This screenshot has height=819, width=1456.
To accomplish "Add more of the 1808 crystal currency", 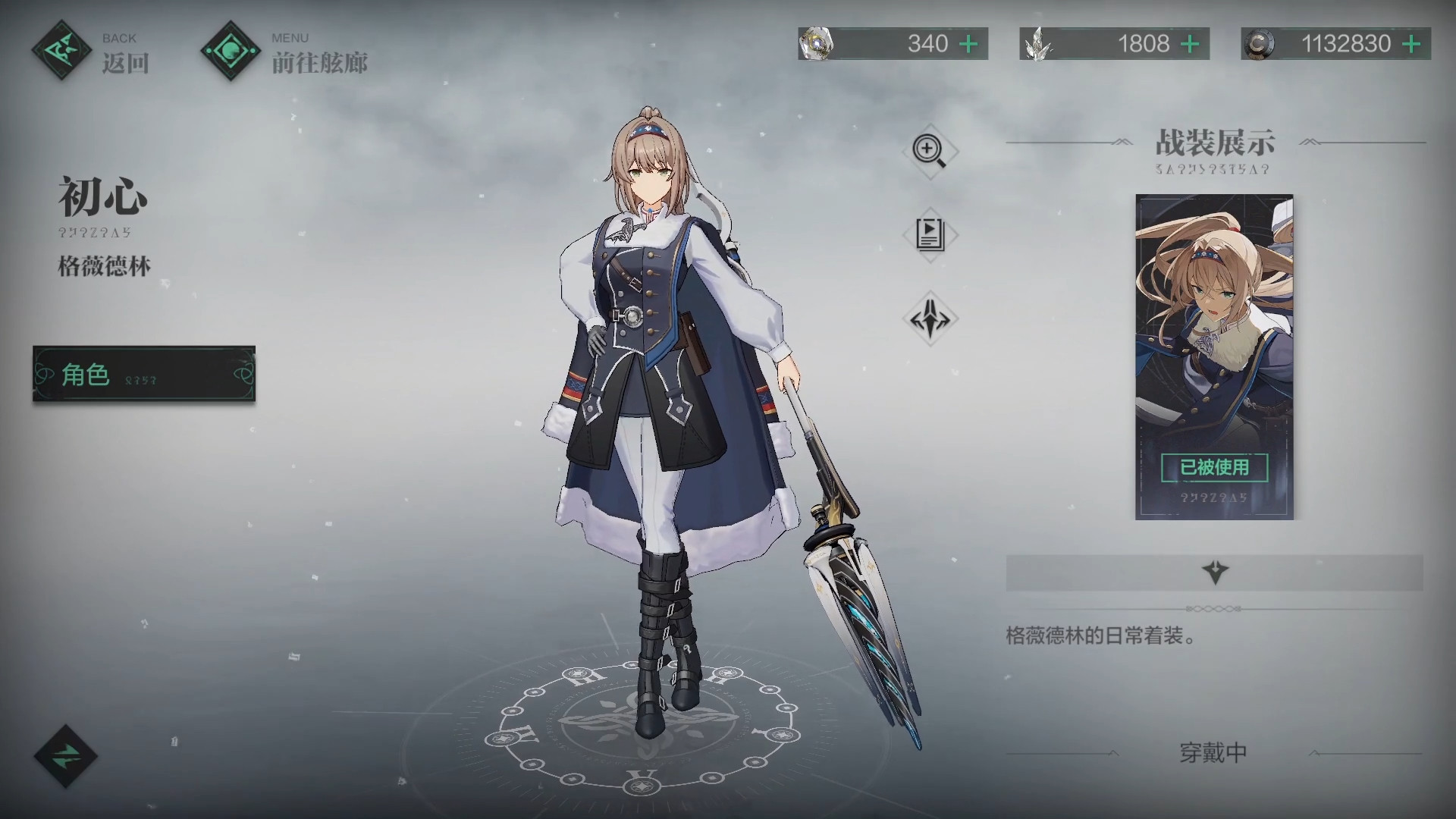I will point(1190,44).
